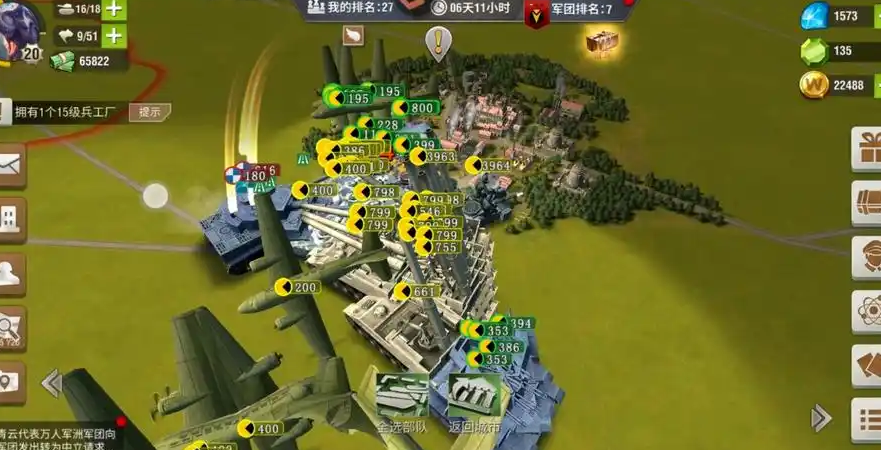Open the list menu icon

(x=866, y=418)
